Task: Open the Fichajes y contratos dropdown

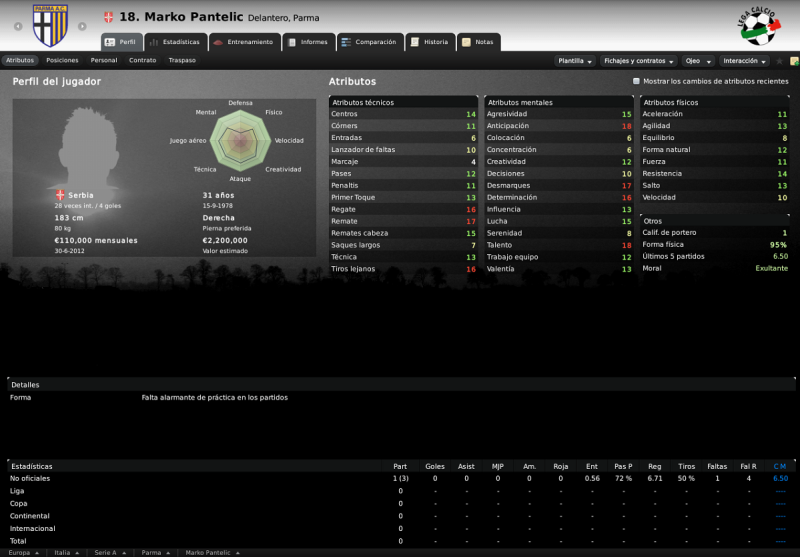Action: (639, 61)
